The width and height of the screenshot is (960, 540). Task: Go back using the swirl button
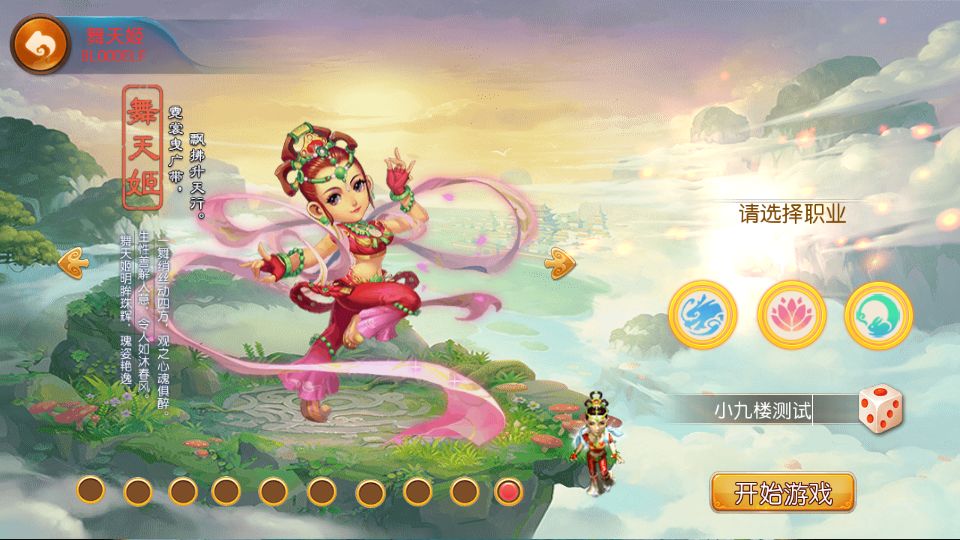tap(40, 43)
